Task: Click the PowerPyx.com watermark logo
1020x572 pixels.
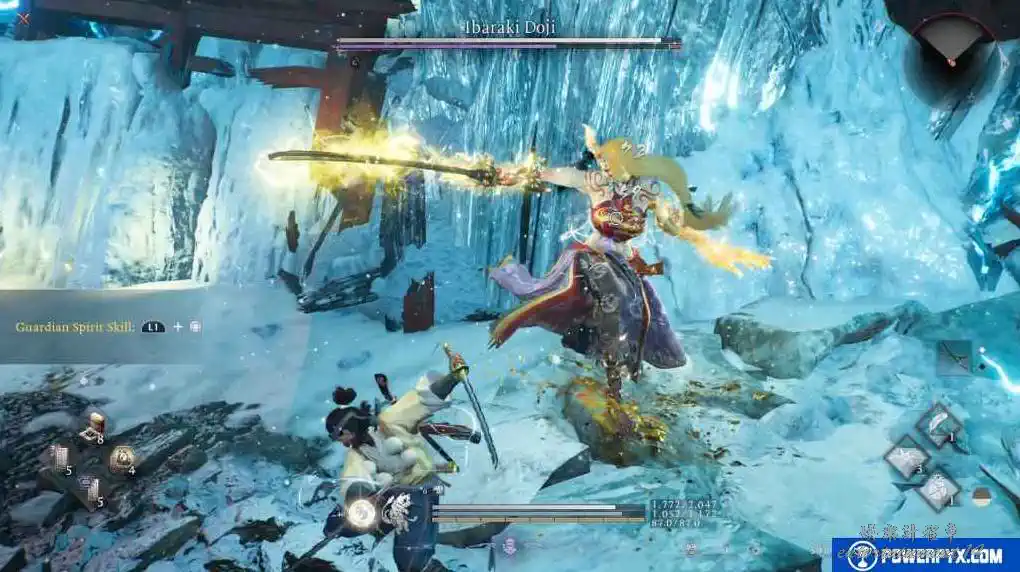Action: tap(924, 554)
